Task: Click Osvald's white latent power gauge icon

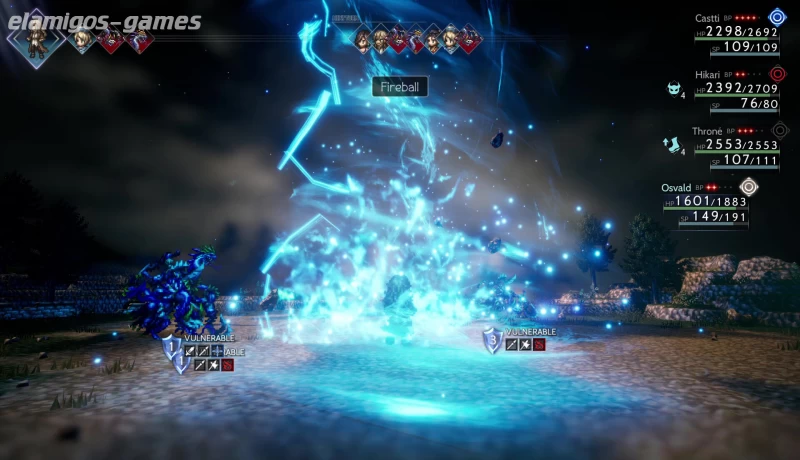Action: (748, 186)
